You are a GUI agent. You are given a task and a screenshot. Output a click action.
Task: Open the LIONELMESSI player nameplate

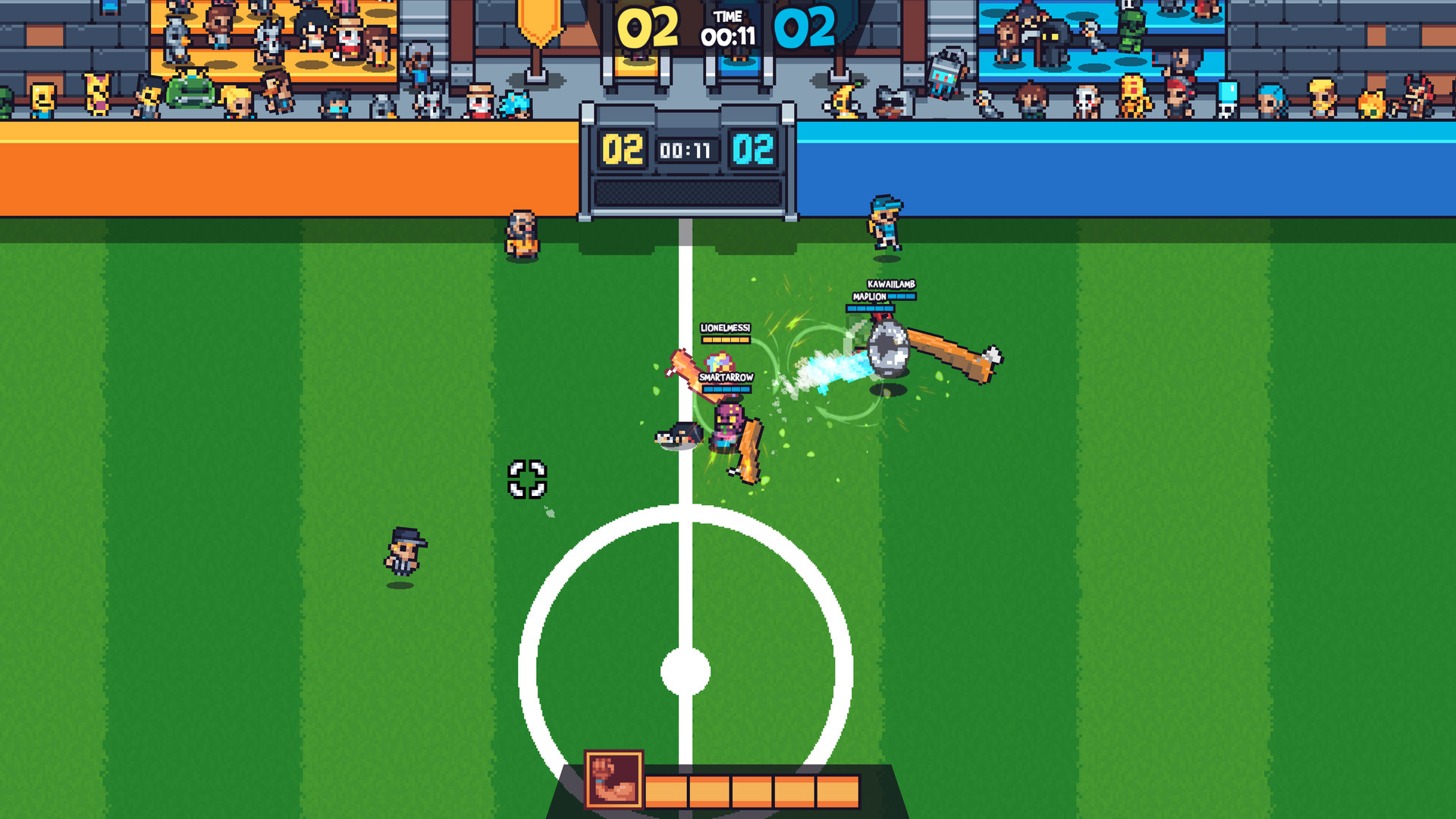point(725,328)
